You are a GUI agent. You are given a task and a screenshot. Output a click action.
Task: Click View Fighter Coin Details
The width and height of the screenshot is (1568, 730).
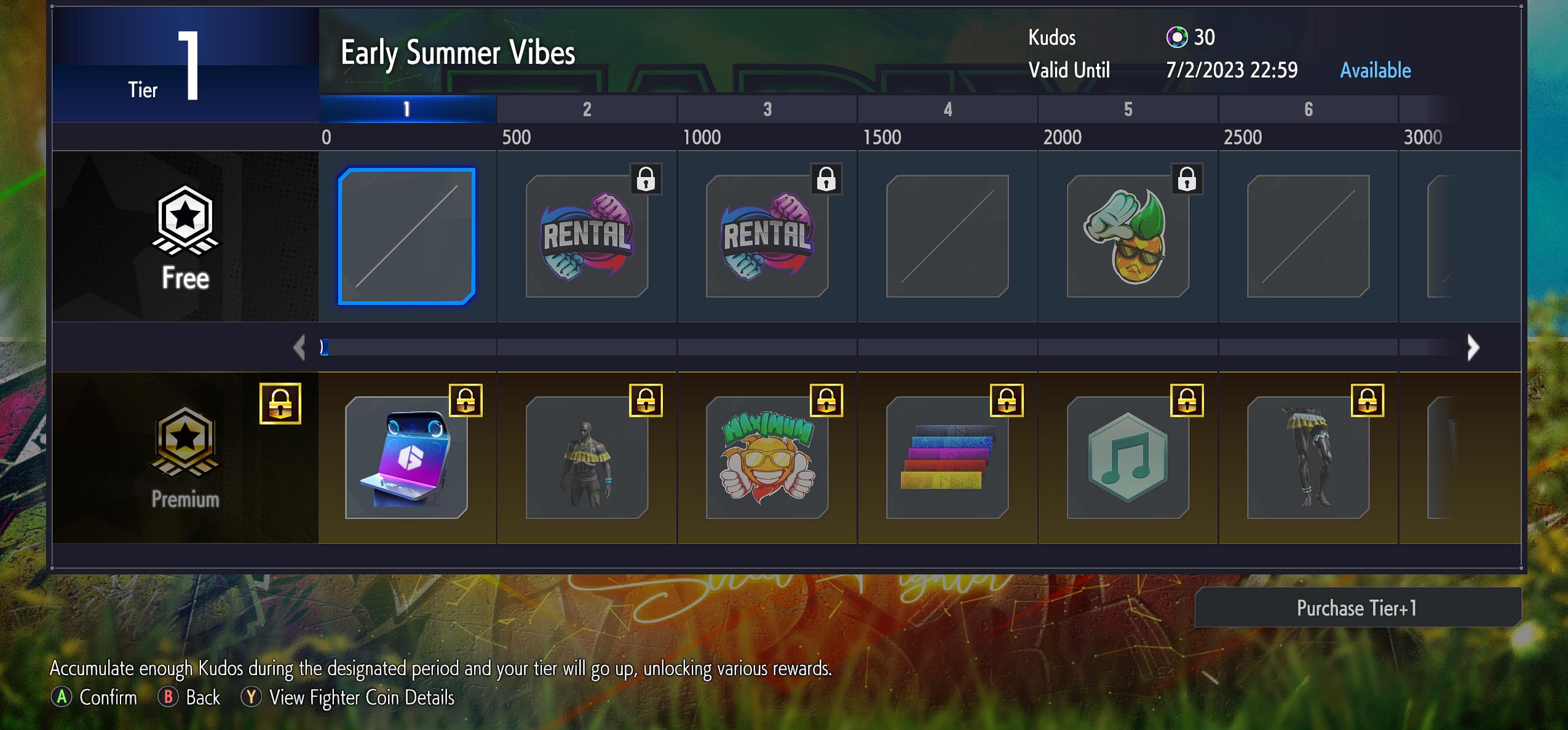point(362,697)
